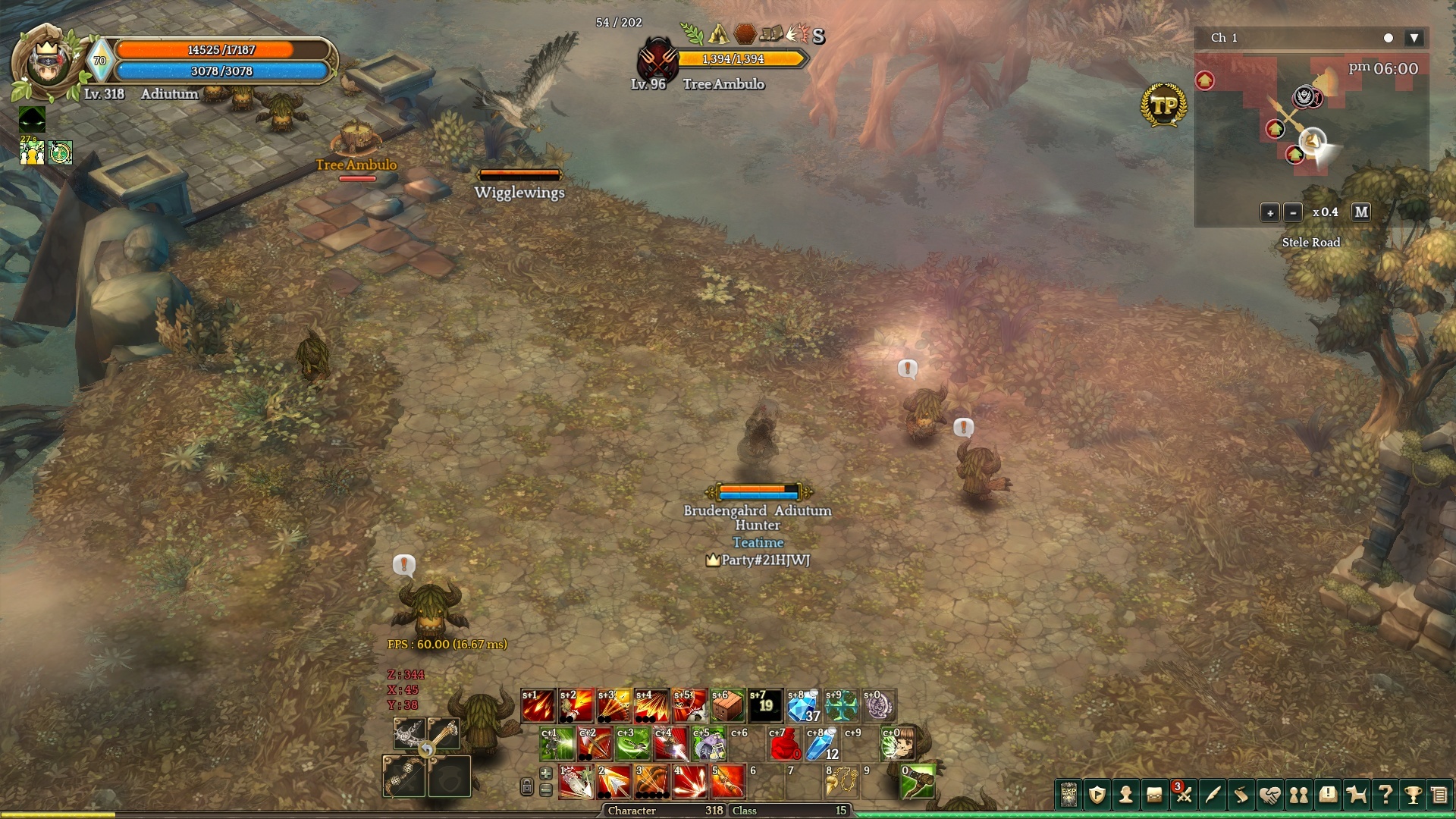This screenshot has width=1456, height=819.
Task: Open the companion pet menu icon
Action: pos(1356,795)
